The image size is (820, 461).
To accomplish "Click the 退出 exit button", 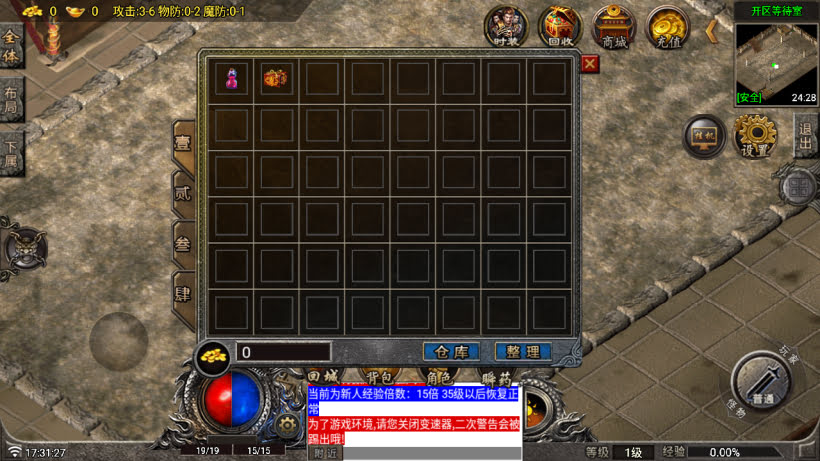I will click(806, 133).
